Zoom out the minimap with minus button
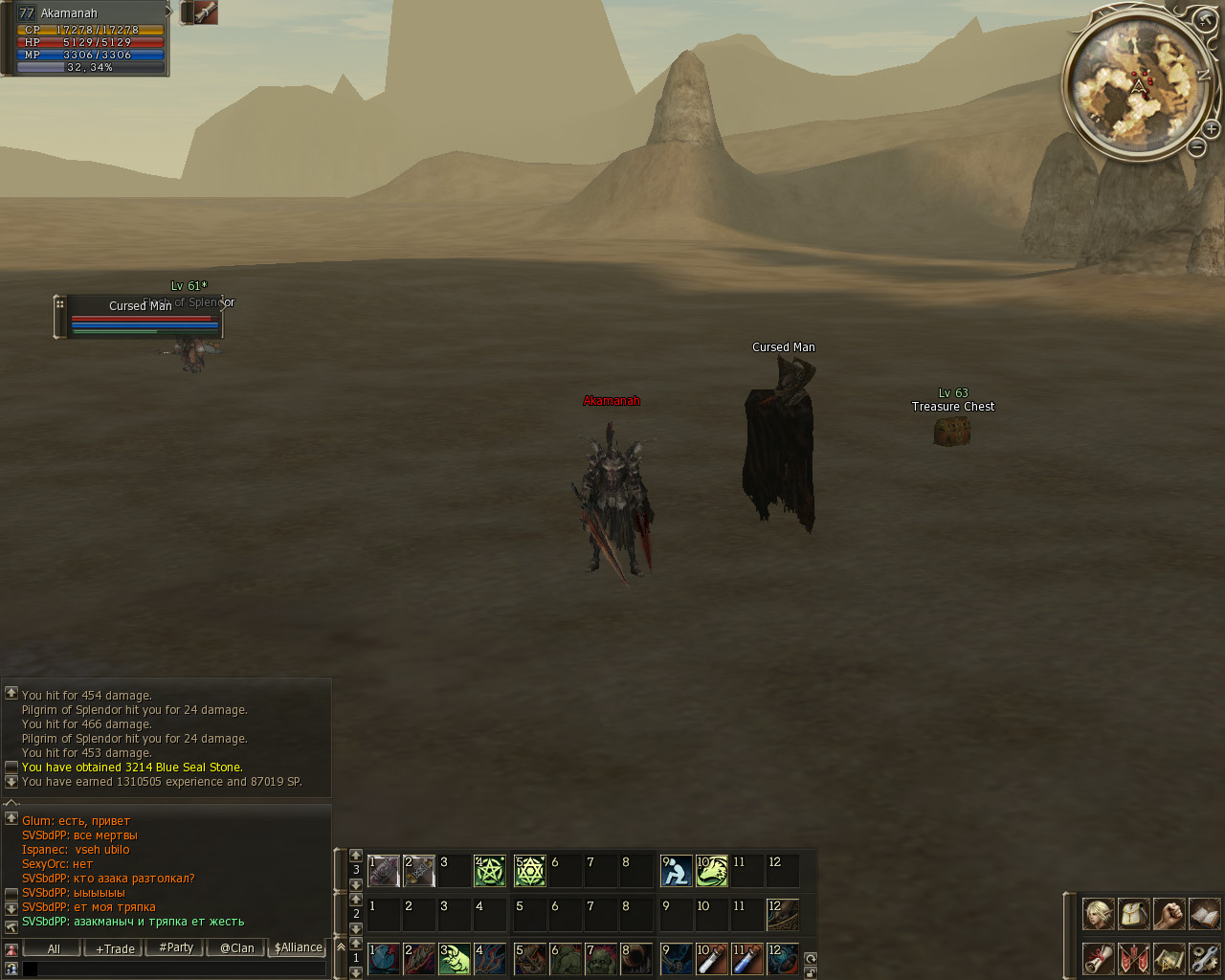This screenshot has width=1225, height=980. click(x=1196, y=147)
